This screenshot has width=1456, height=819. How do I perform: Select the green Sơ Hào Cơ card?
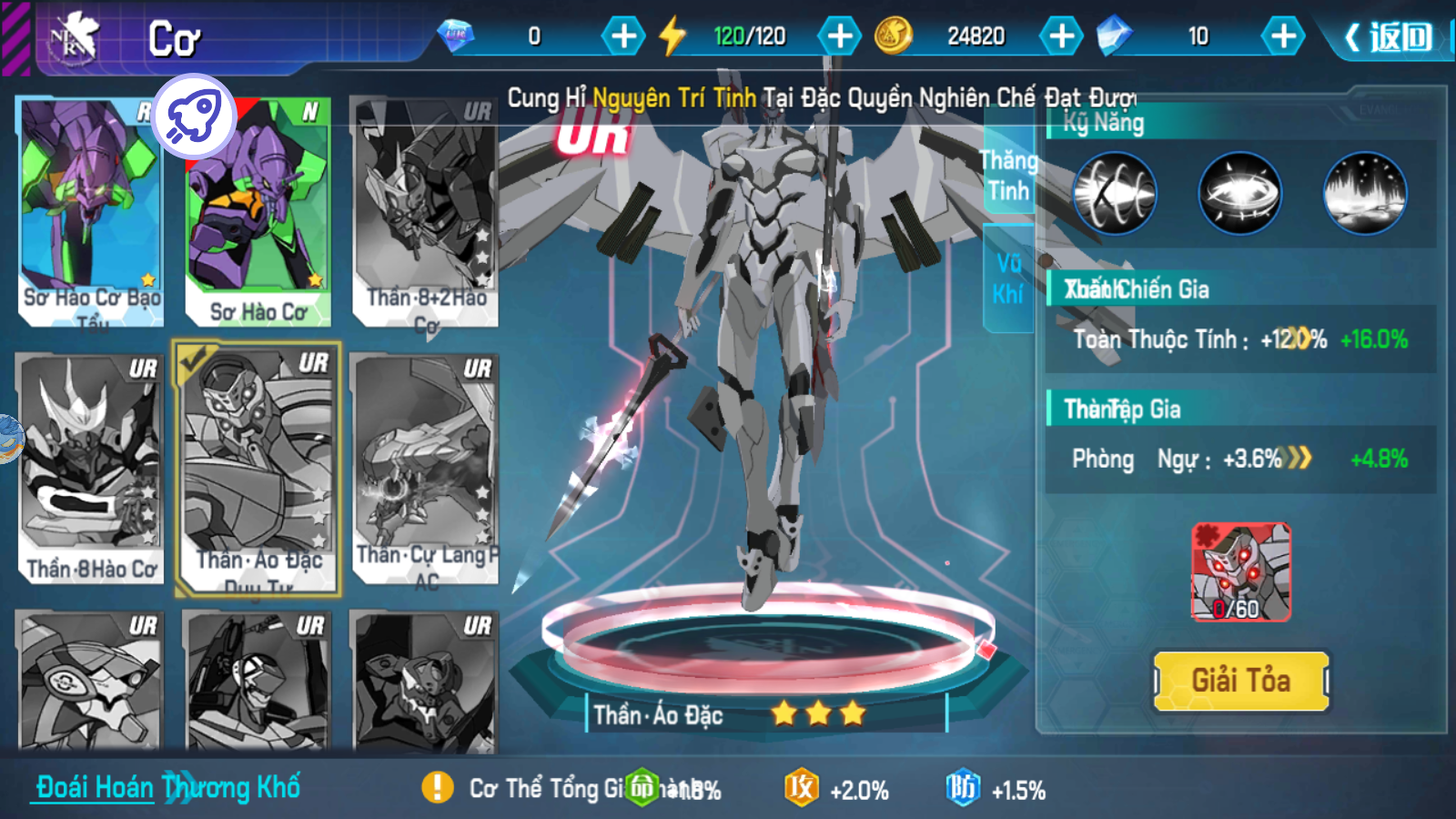pyautogui.click(x=258, y=211)
